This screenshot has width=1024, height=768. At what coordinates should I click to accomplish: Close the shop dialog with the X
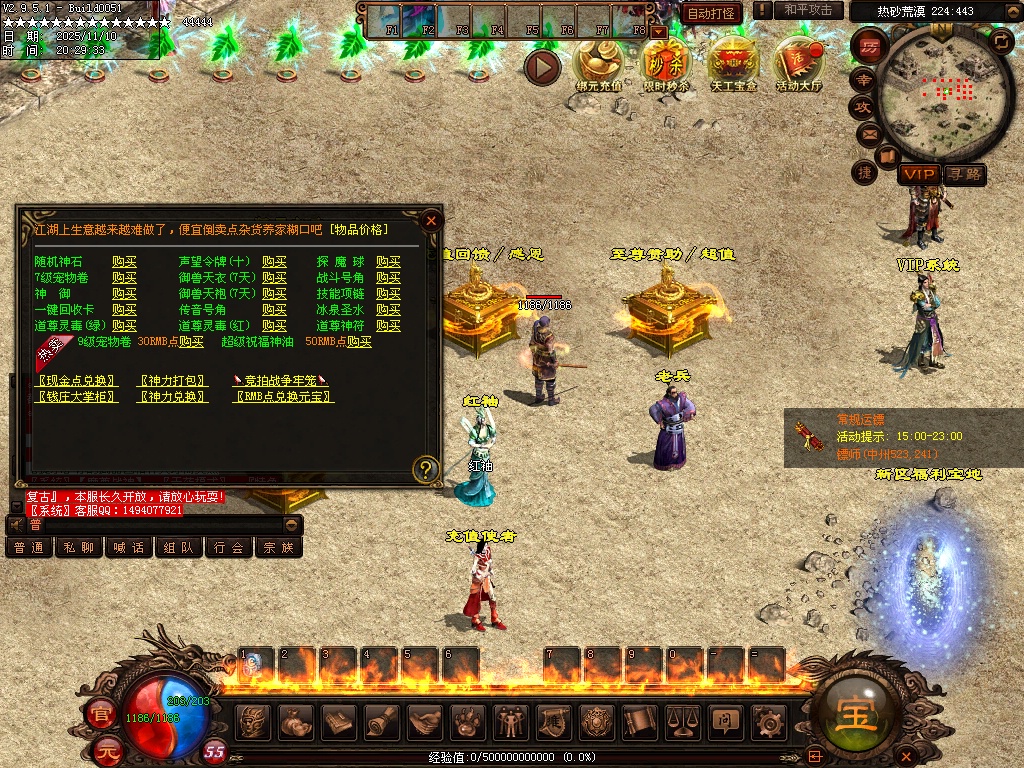(x=431, y=220)
